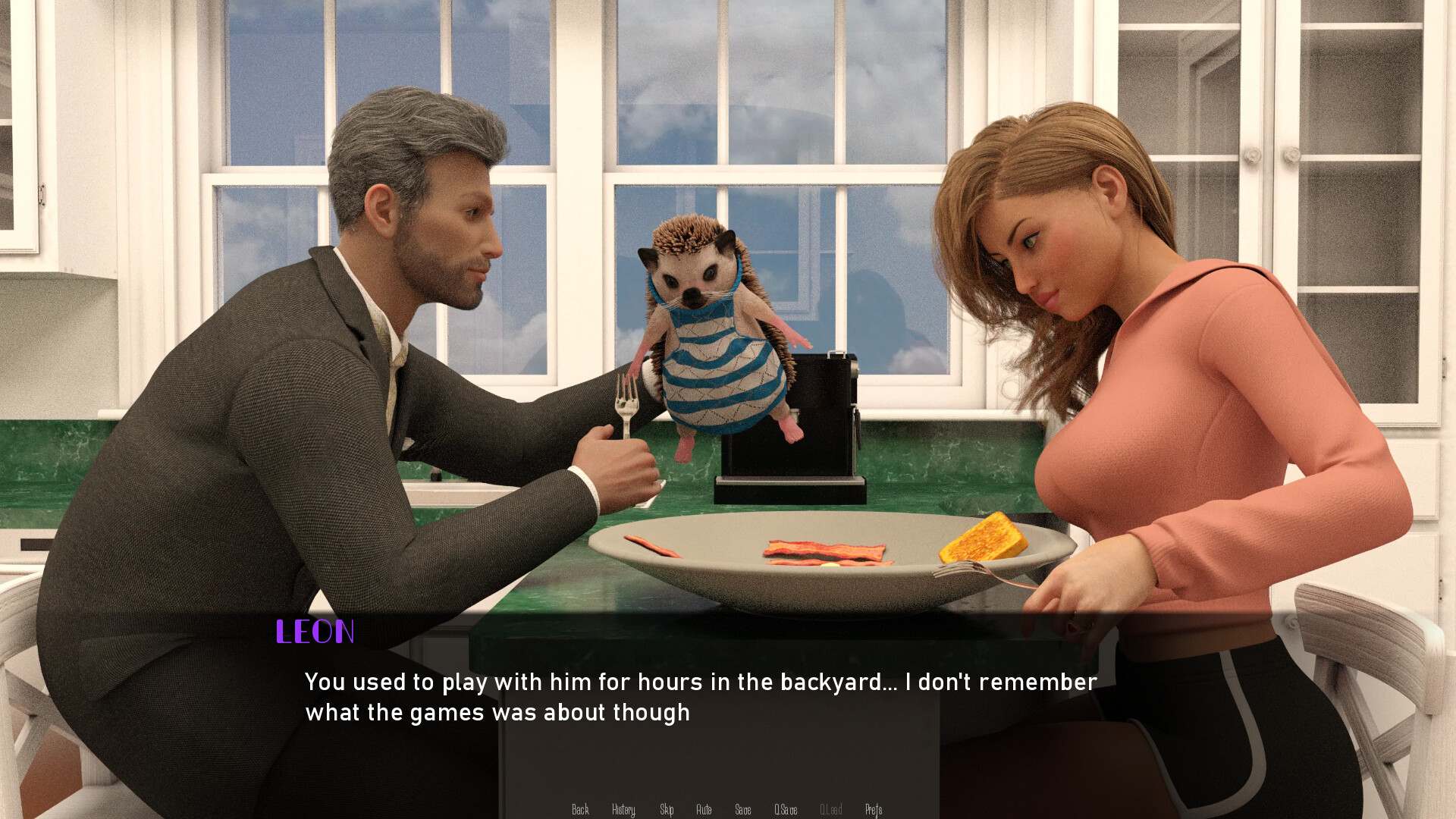Go back one line with Back
This screenshot has width=1456, height=819.
click(x=580, y=810)
